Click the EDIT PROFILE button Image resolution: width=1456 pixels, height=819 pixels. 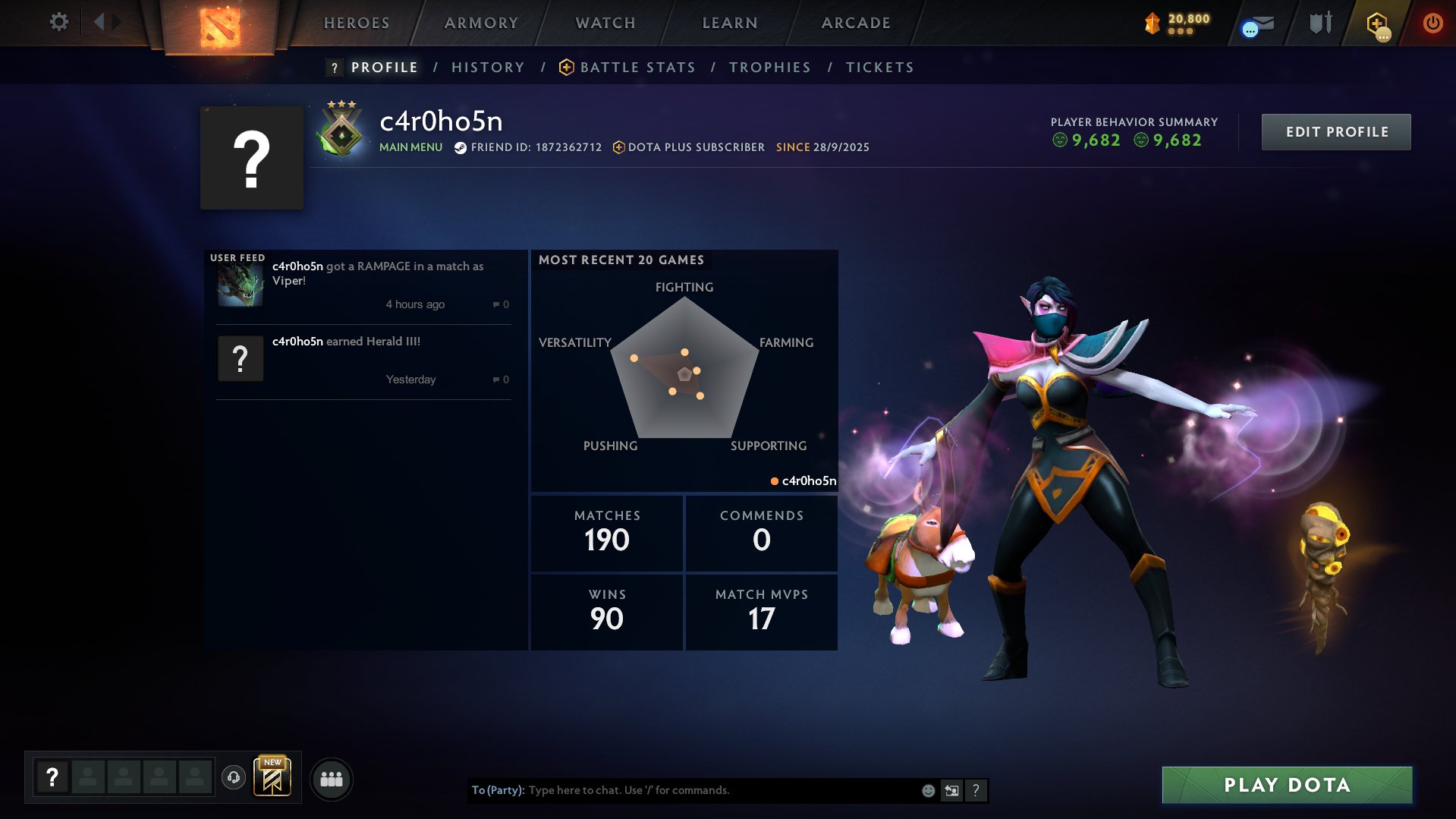point(1335,131)
